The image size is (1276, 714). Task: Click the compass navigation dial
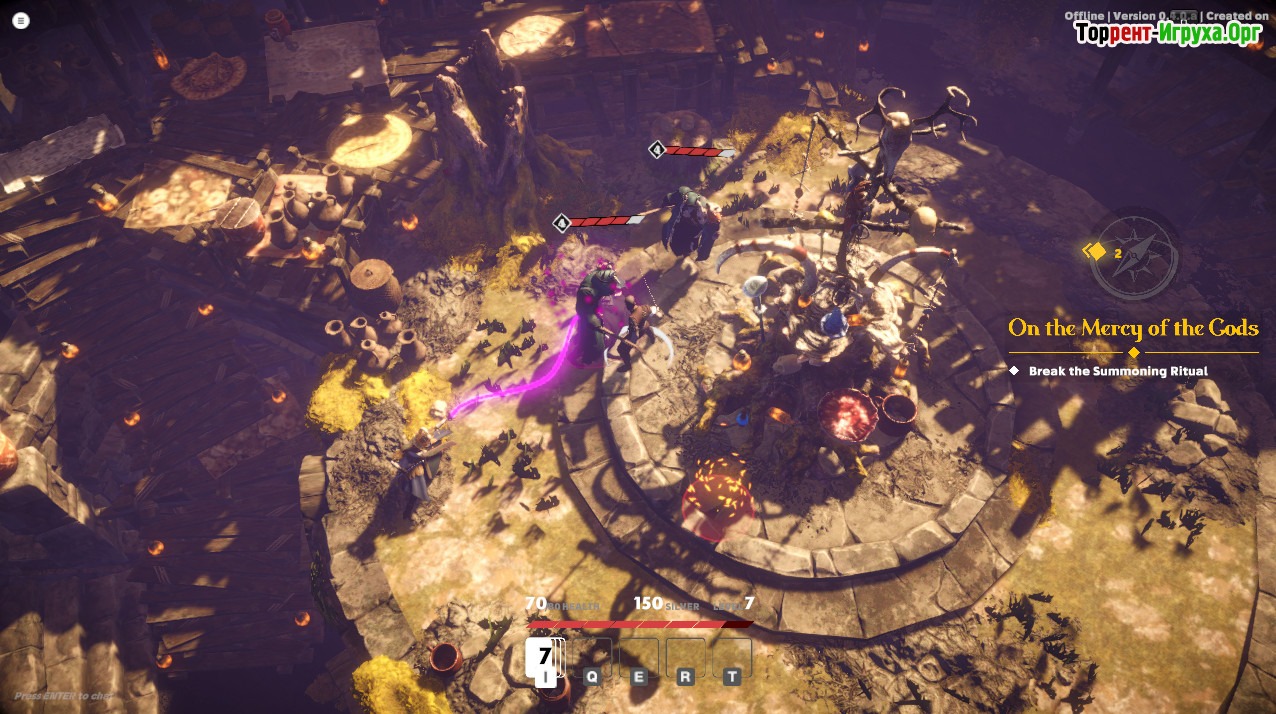1135,253
